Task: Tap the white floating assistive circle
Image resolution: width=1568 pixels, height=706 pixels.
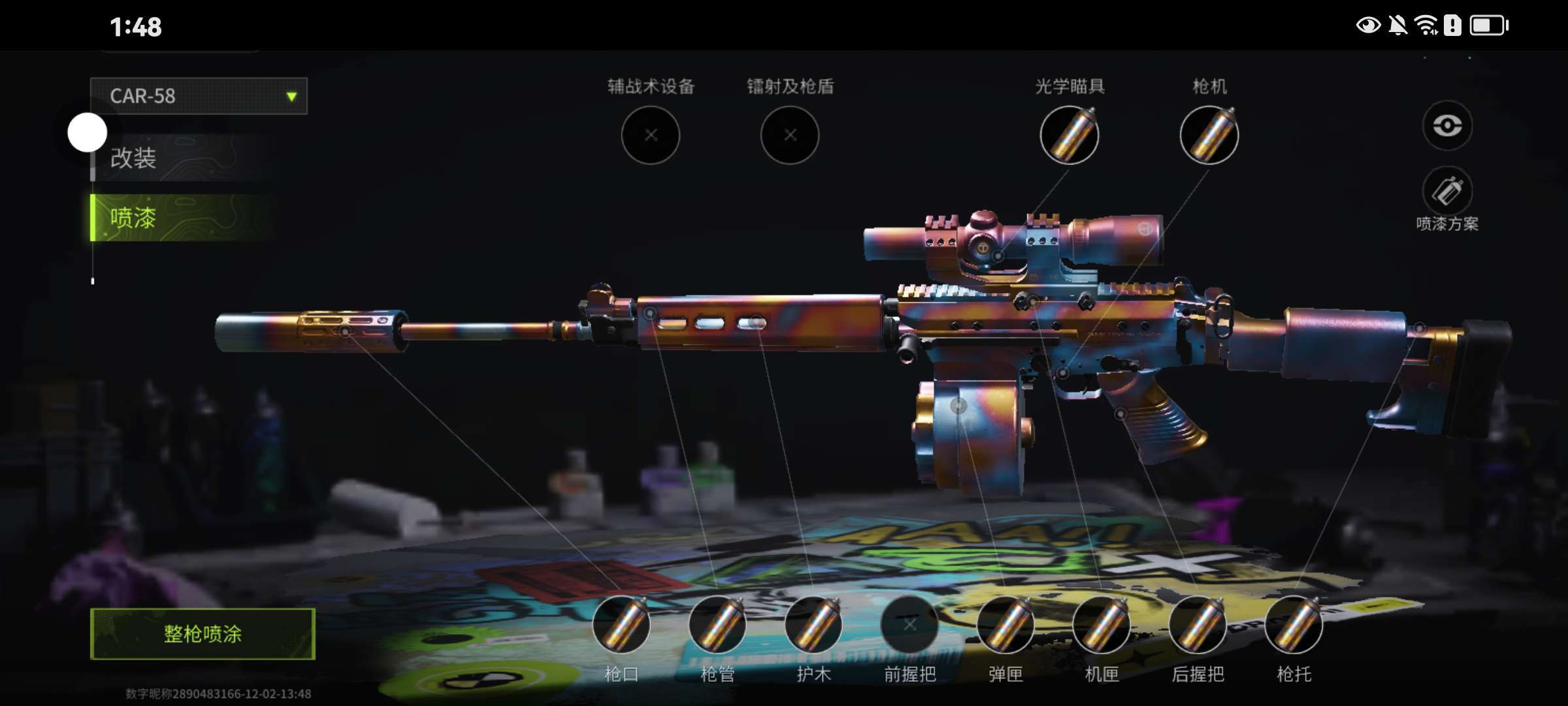Action: click(x=88, y=133)
